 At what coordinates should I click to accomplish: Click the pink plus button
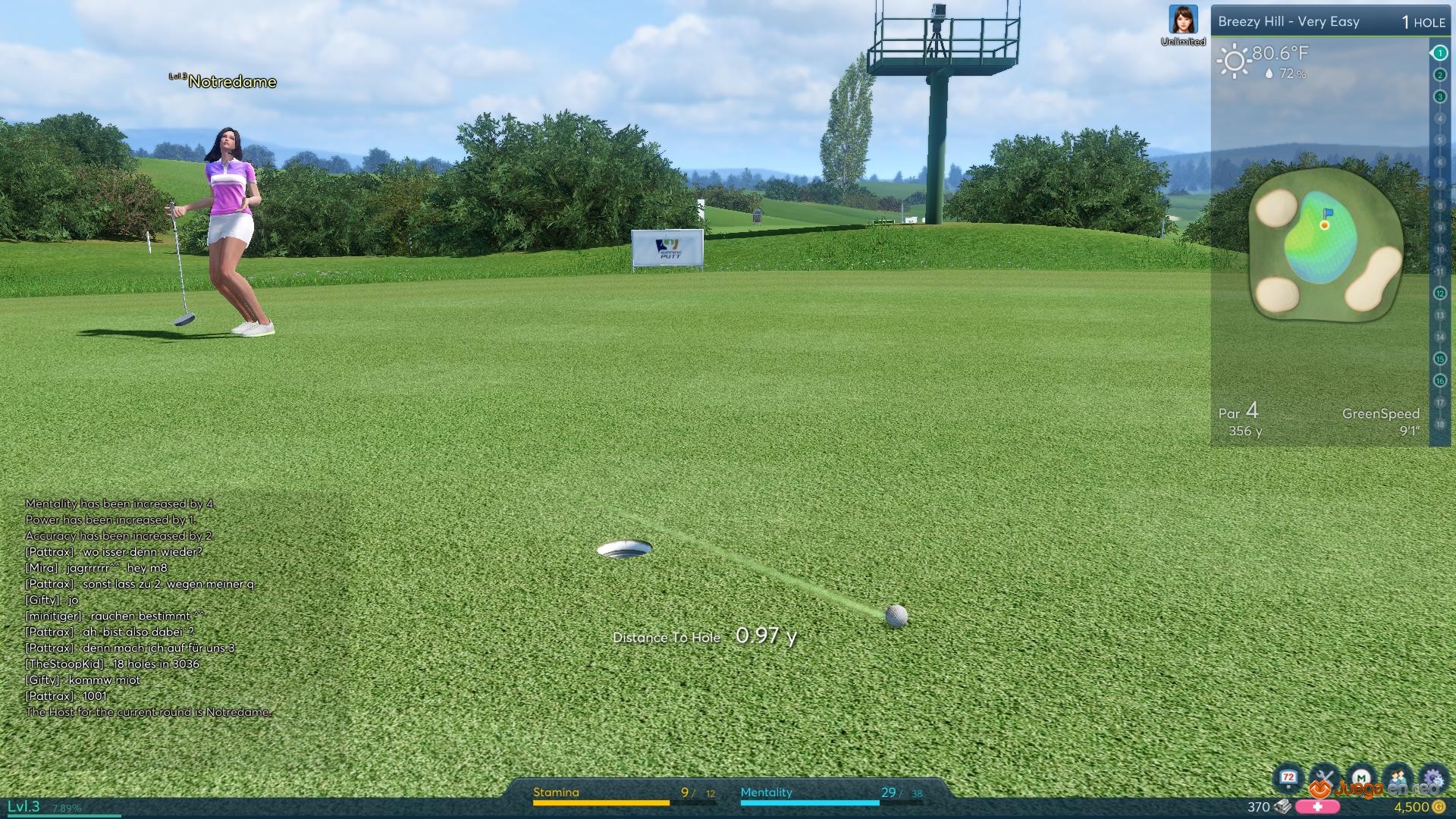[x=1317, y=807]
